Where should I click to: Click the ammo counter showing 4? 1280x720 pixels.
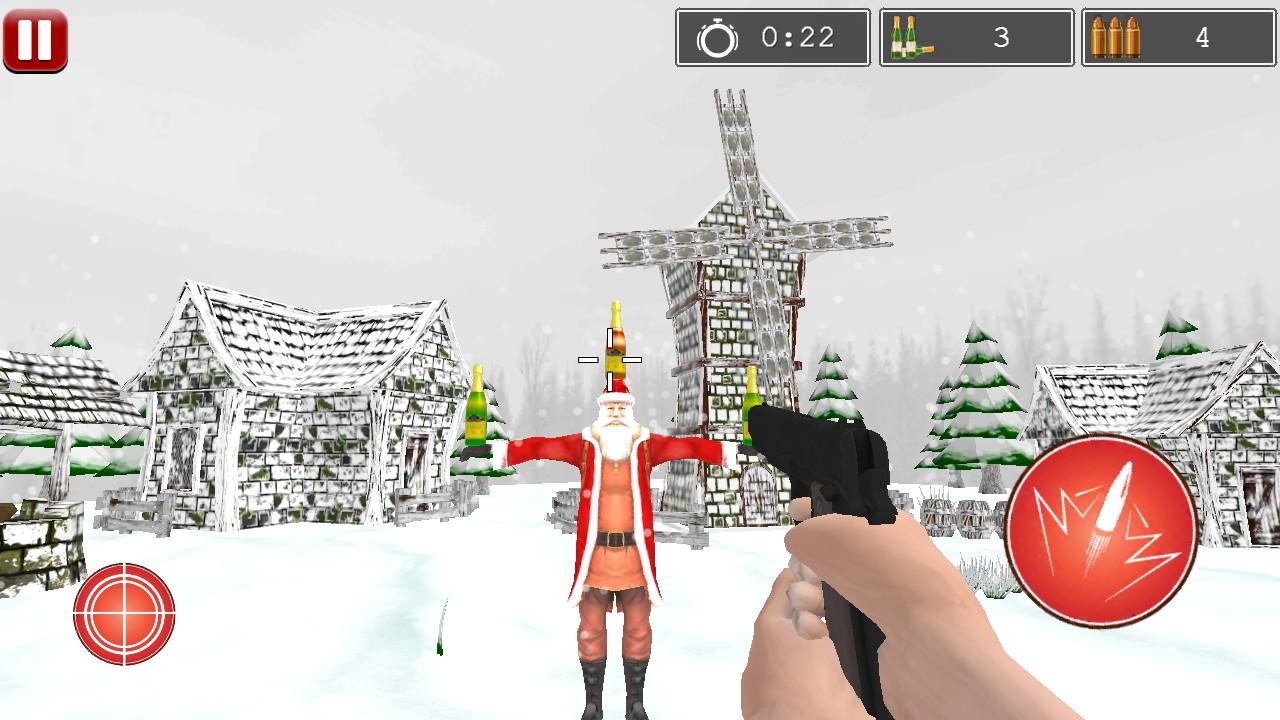point(1204,38)
